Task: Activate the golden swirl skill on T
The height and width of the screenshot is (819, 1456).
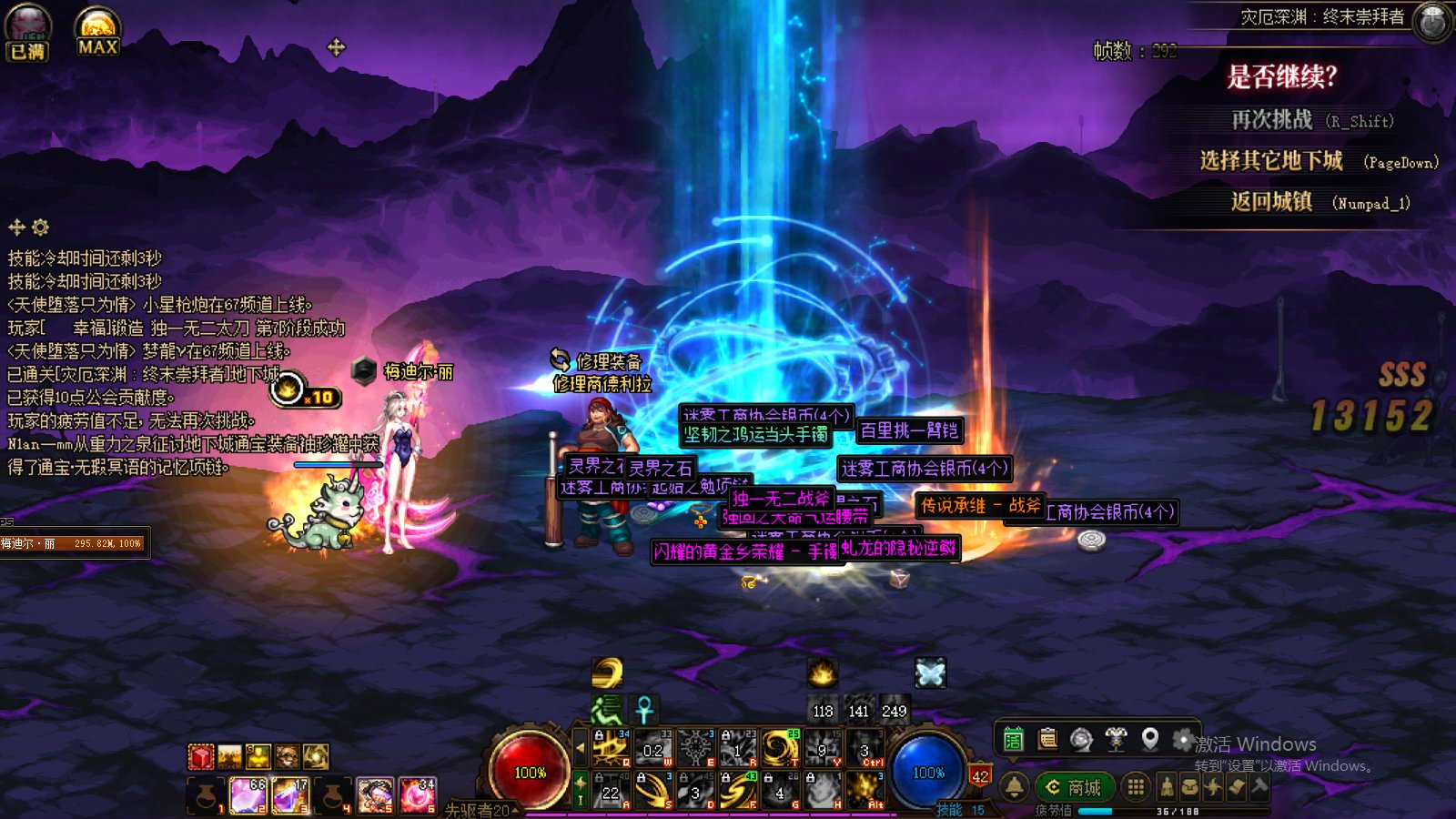Action: [780, 748]
